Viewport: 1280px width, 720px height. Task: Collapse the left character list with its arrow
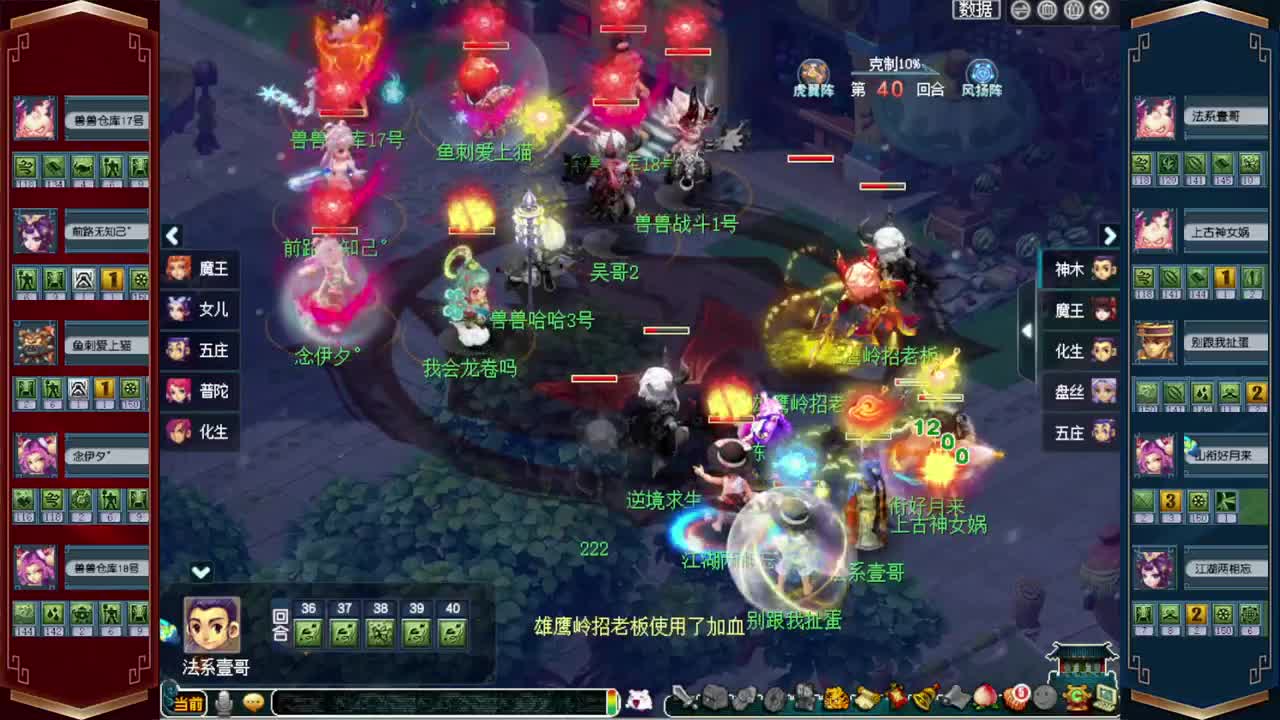coord(172,235)
